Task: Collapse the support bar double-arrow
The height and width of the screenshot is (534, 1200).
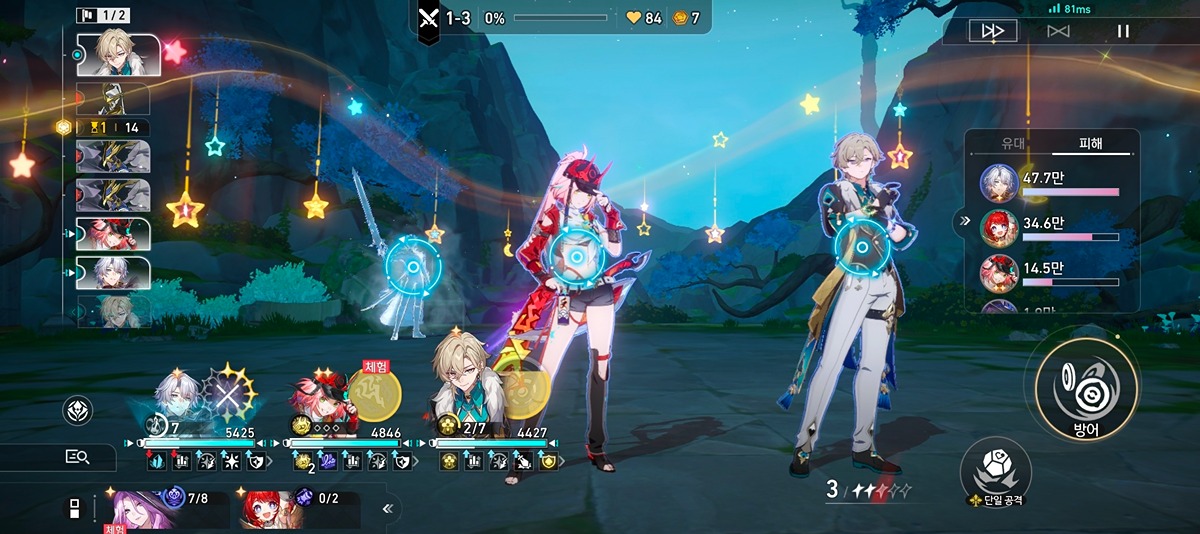Action: click(x=388, y=509)
